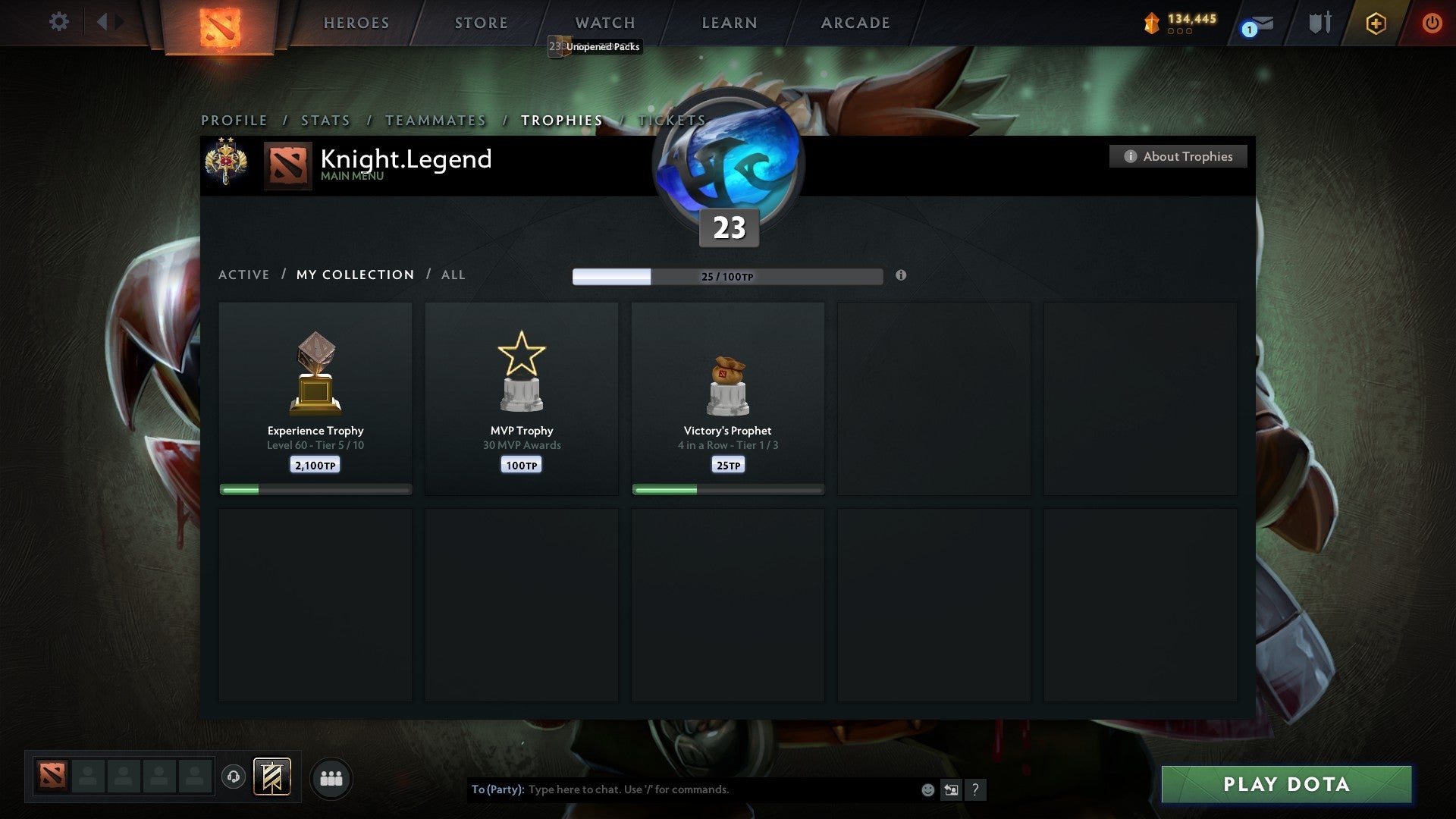Viewport: 1456px width, 819px height.
Task: Click the power button to exit
Action: tap(1432, 23)
